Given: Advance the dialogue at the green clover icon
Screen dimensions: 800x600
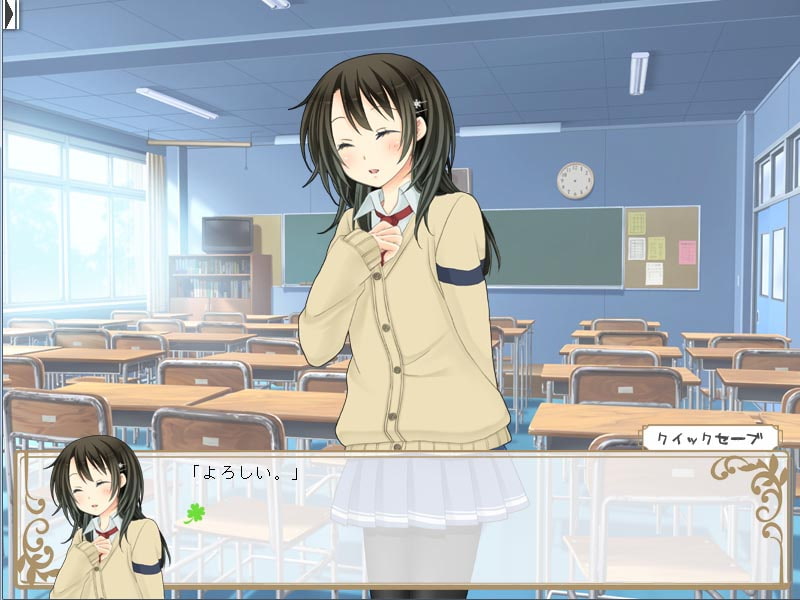Looking at the screenshot, I should point(194,513).
